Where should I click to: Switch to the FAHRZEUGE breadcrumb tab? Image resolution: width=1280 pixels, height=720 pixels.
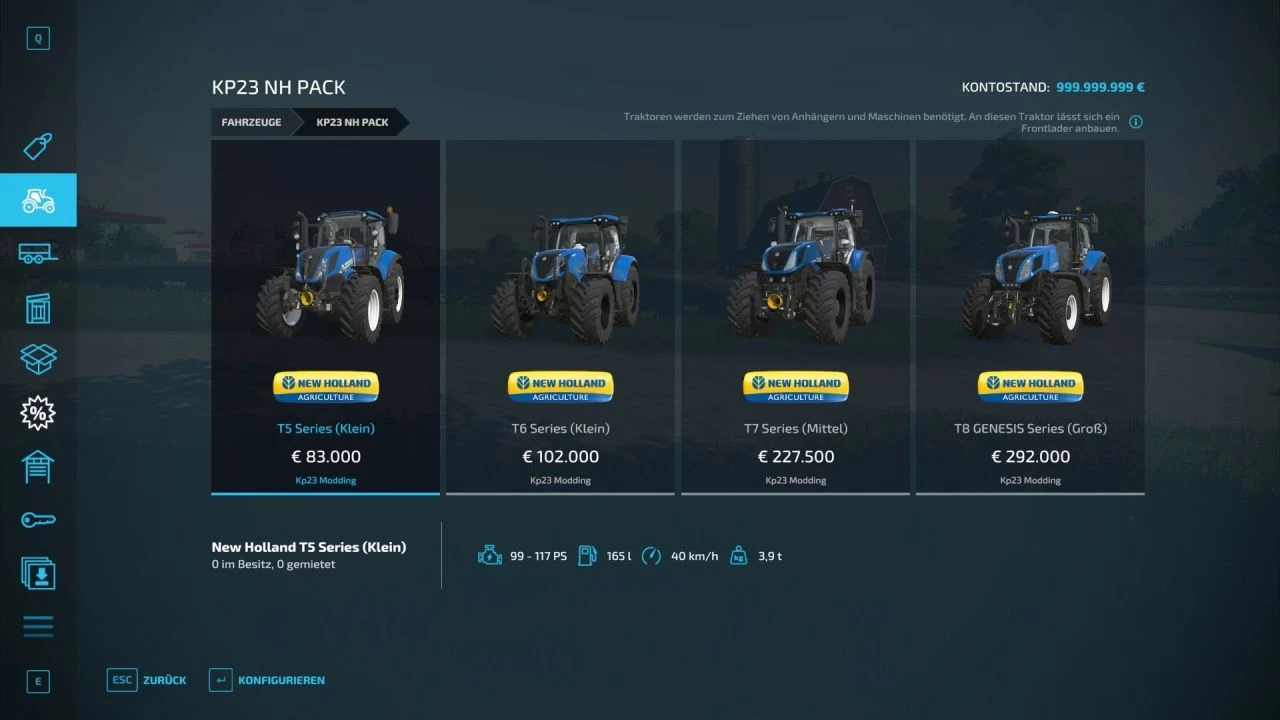tap(251, 122)
